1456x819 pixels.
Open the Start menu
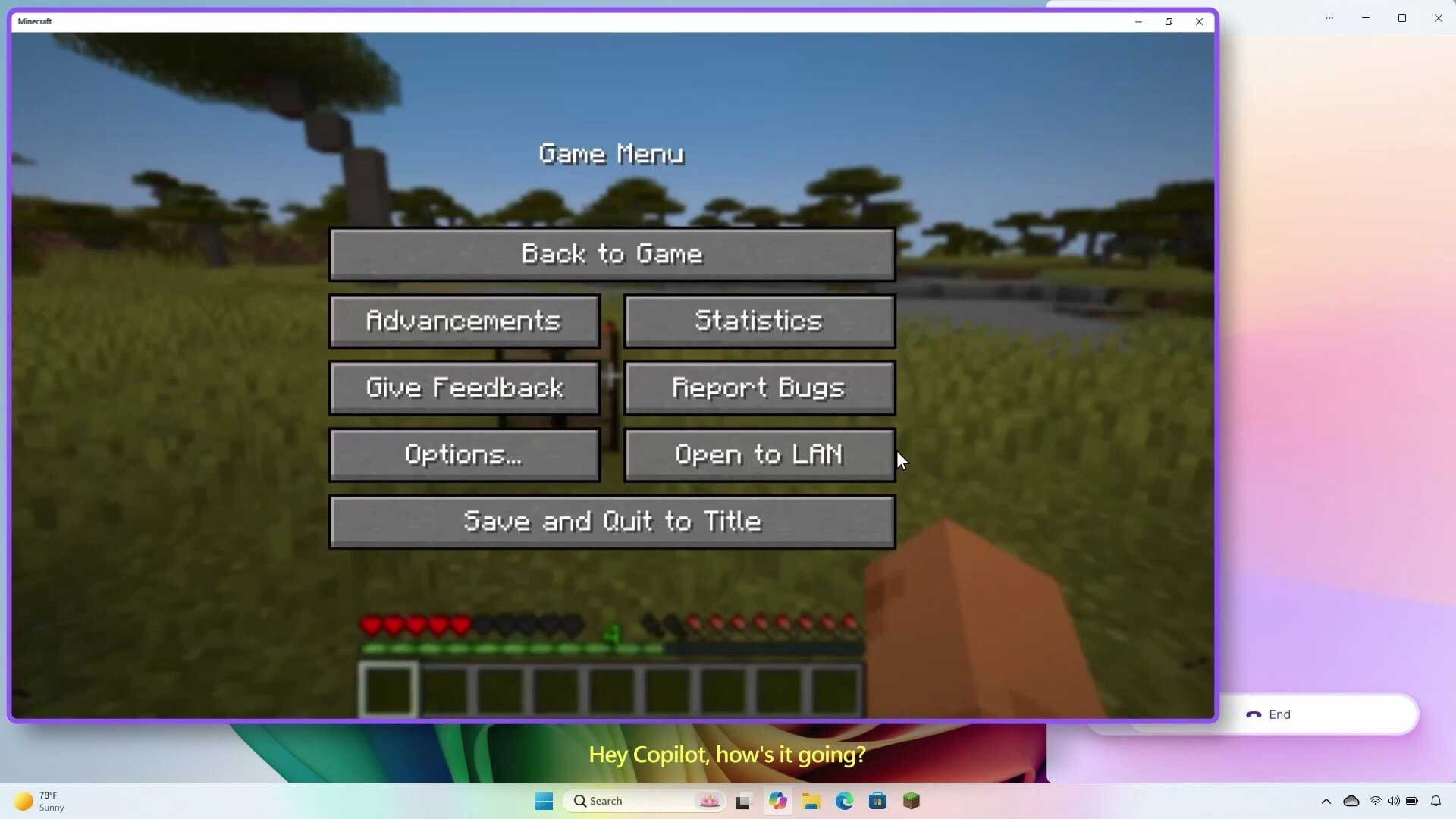click(x=544, y=801)
